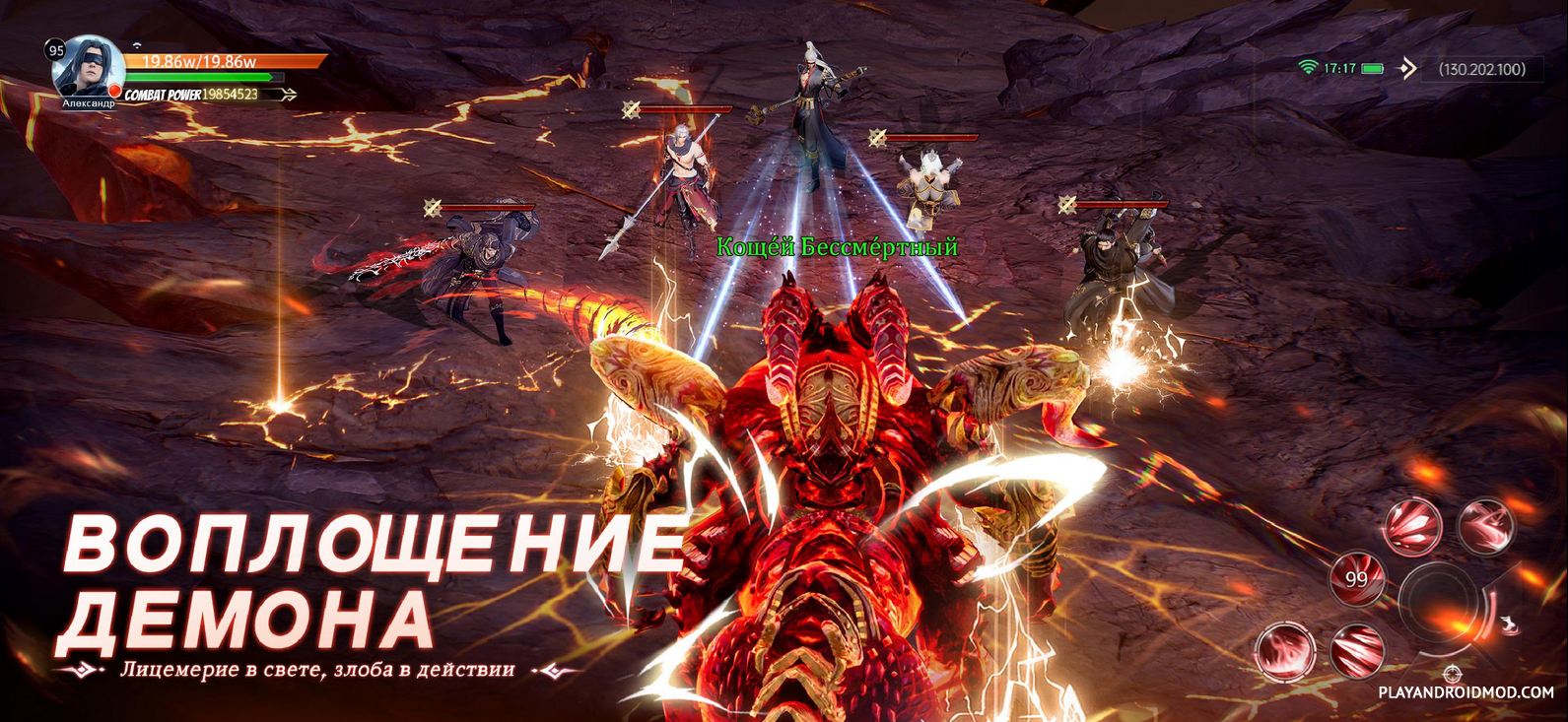The height and width of the screenshot is (722, 1568).
Task: Cast the red flame burst skill
Action: click(1284, 651)
